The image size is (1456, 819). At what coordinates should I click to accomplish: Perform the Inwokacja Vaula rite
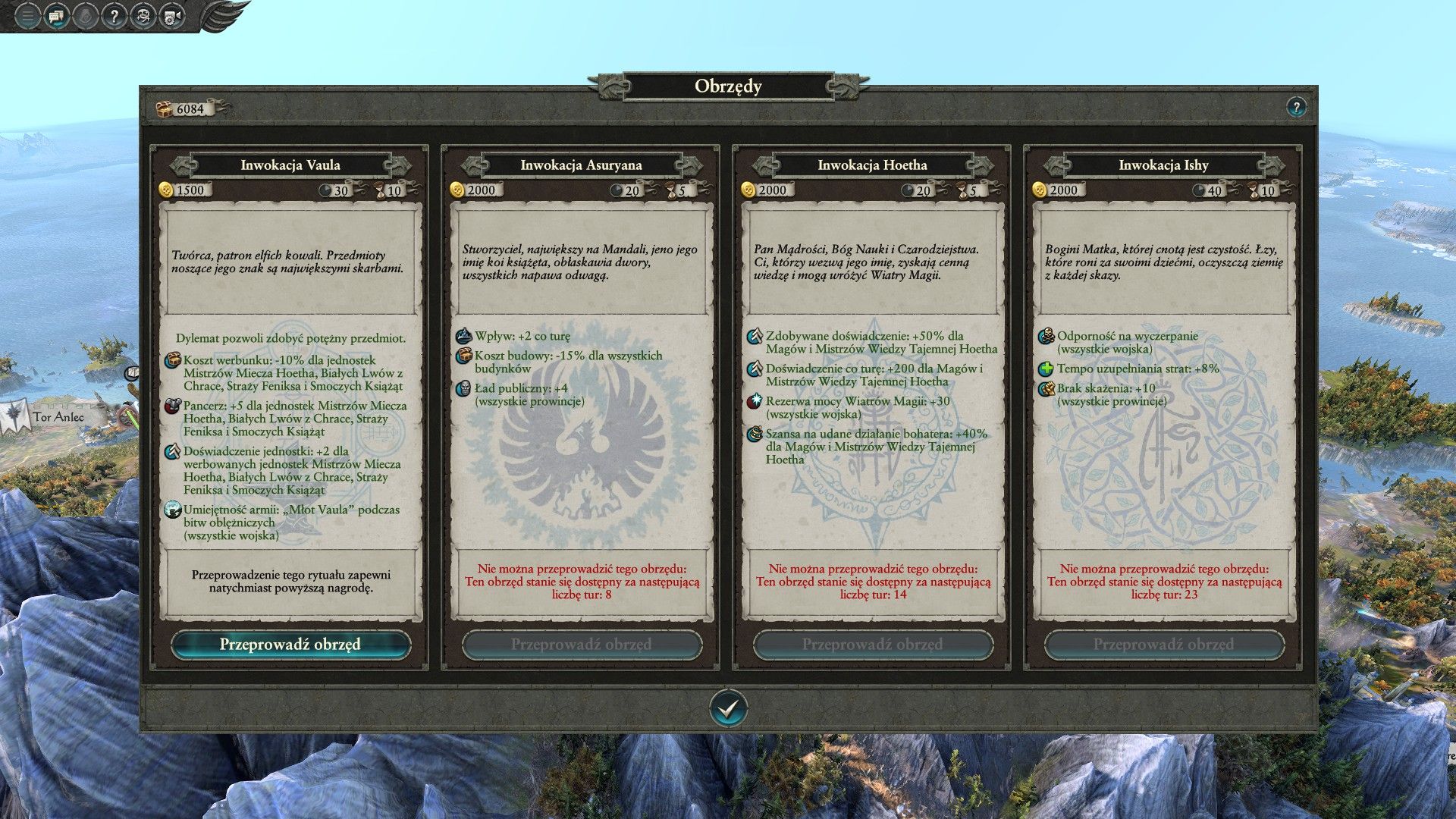click(290, 645)
